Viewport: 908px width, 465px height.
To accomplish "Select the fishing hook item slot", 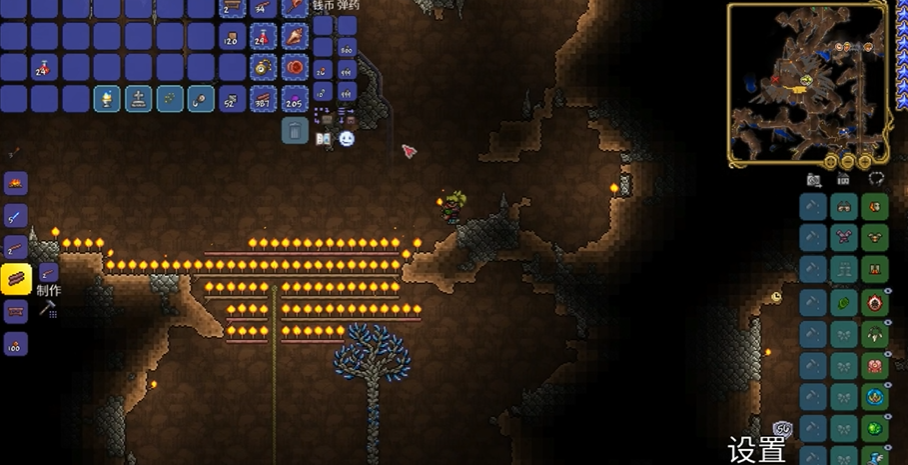I will (201, 99).
